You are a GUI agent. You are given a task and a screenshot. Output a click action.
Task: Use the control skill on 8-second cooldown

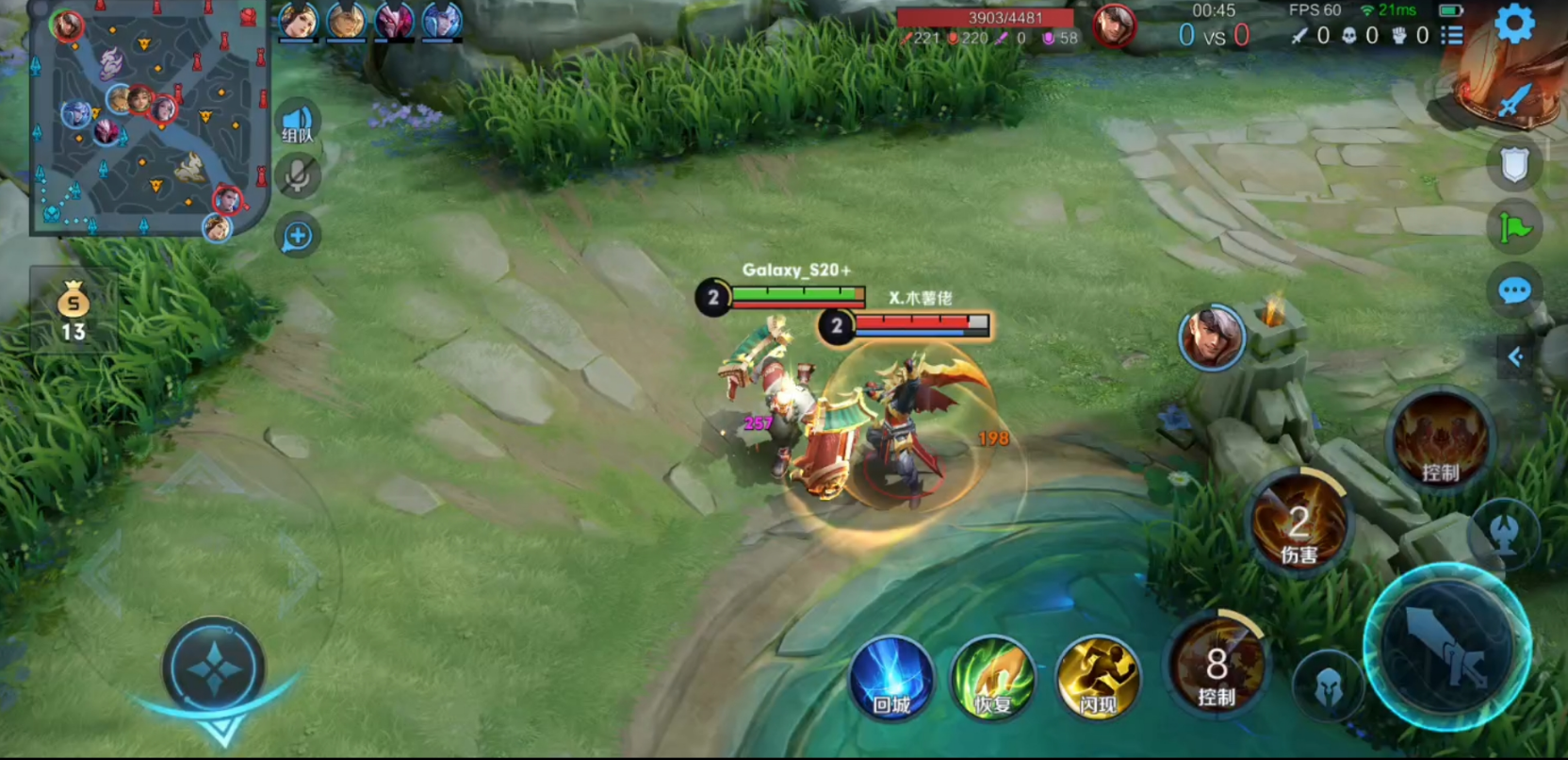pyautogui.click(x=1217, y=664)
